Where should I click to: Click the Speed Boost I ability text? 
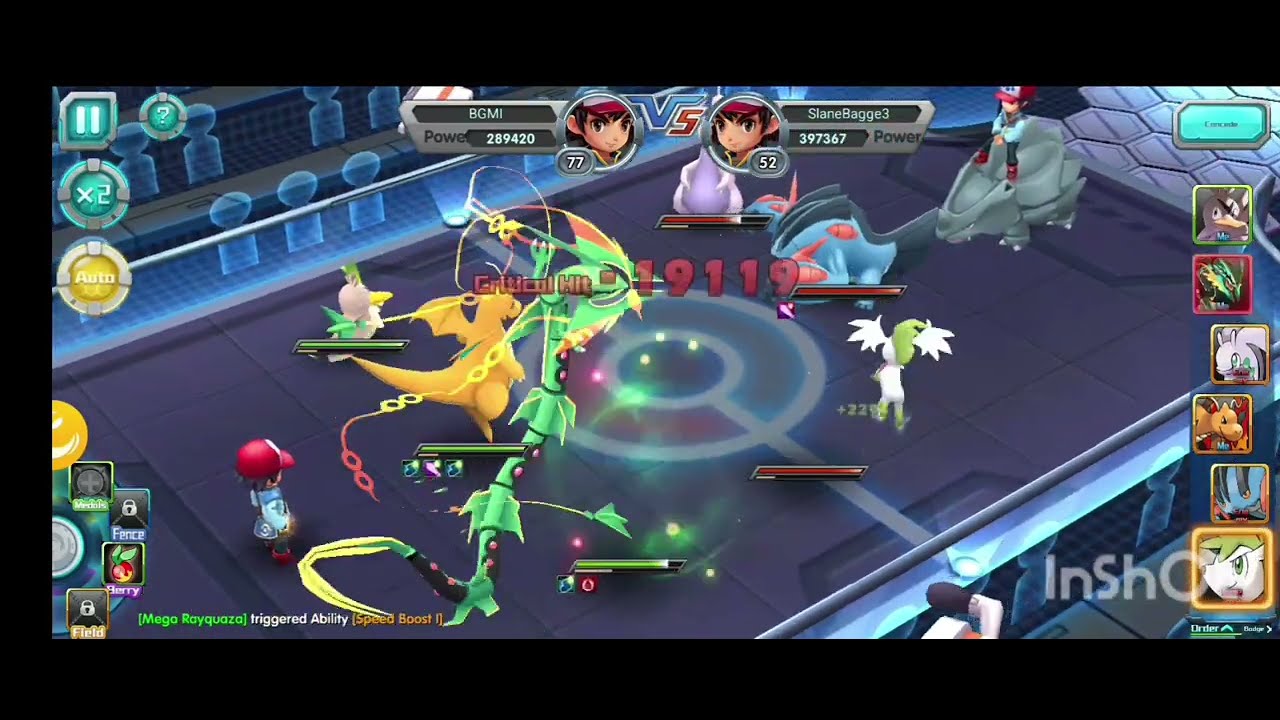[x=399, y=619]
